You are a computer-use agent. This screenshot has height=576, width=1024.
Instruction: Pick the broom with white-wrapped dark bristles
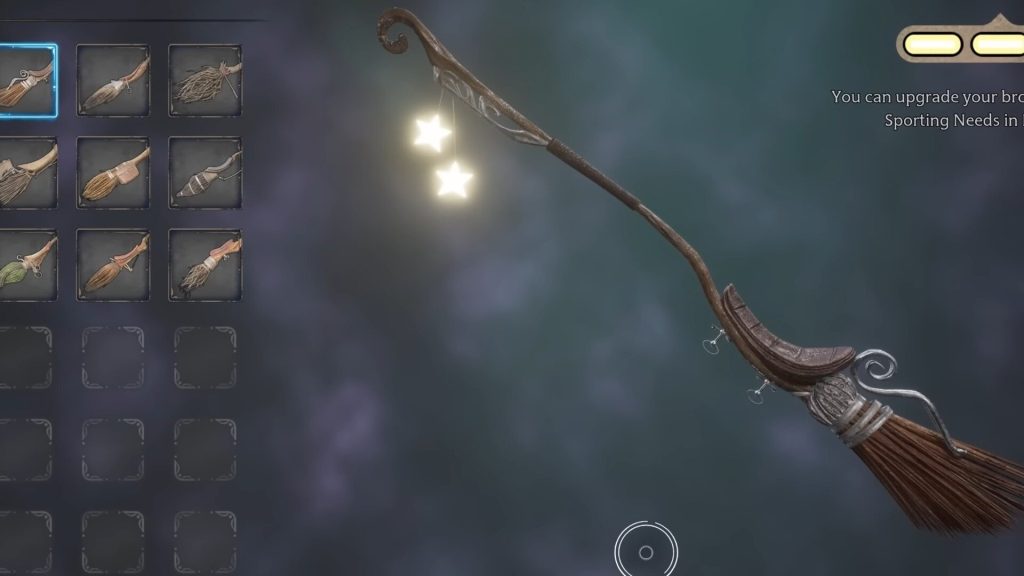(x=204, y=265)
